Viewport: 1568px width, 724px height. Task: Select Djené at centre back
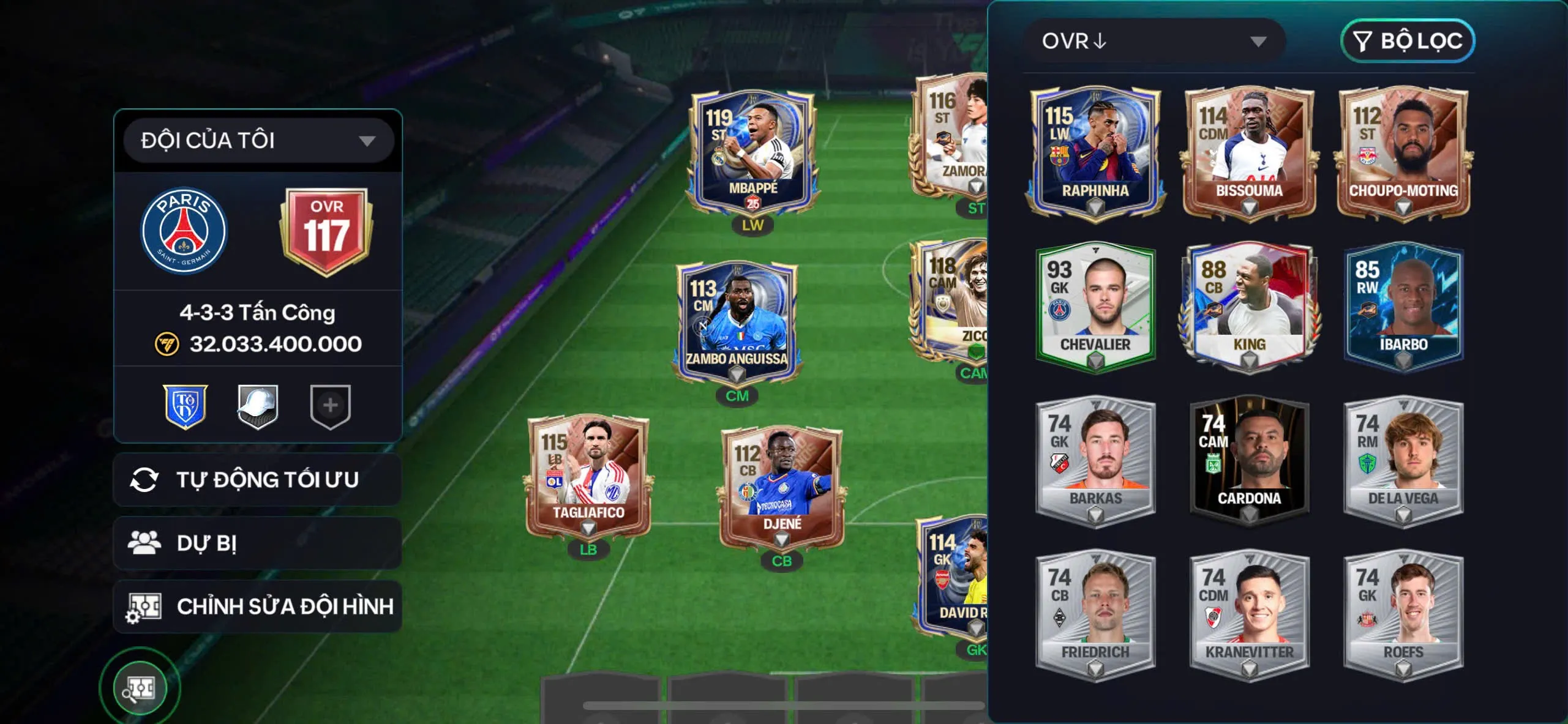point(781,488)
